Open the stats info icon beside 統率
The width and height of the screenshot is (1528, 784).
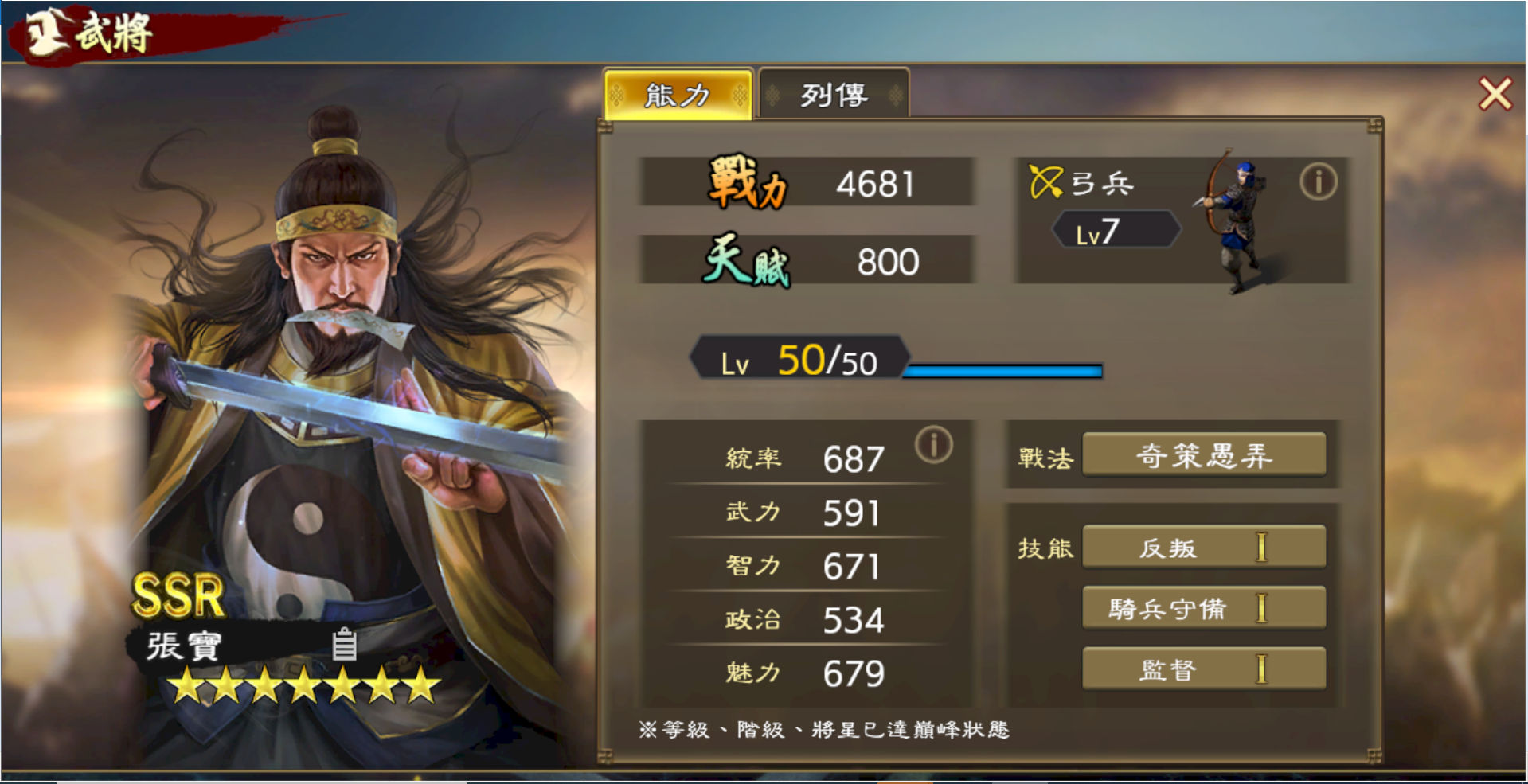point(933,445)
